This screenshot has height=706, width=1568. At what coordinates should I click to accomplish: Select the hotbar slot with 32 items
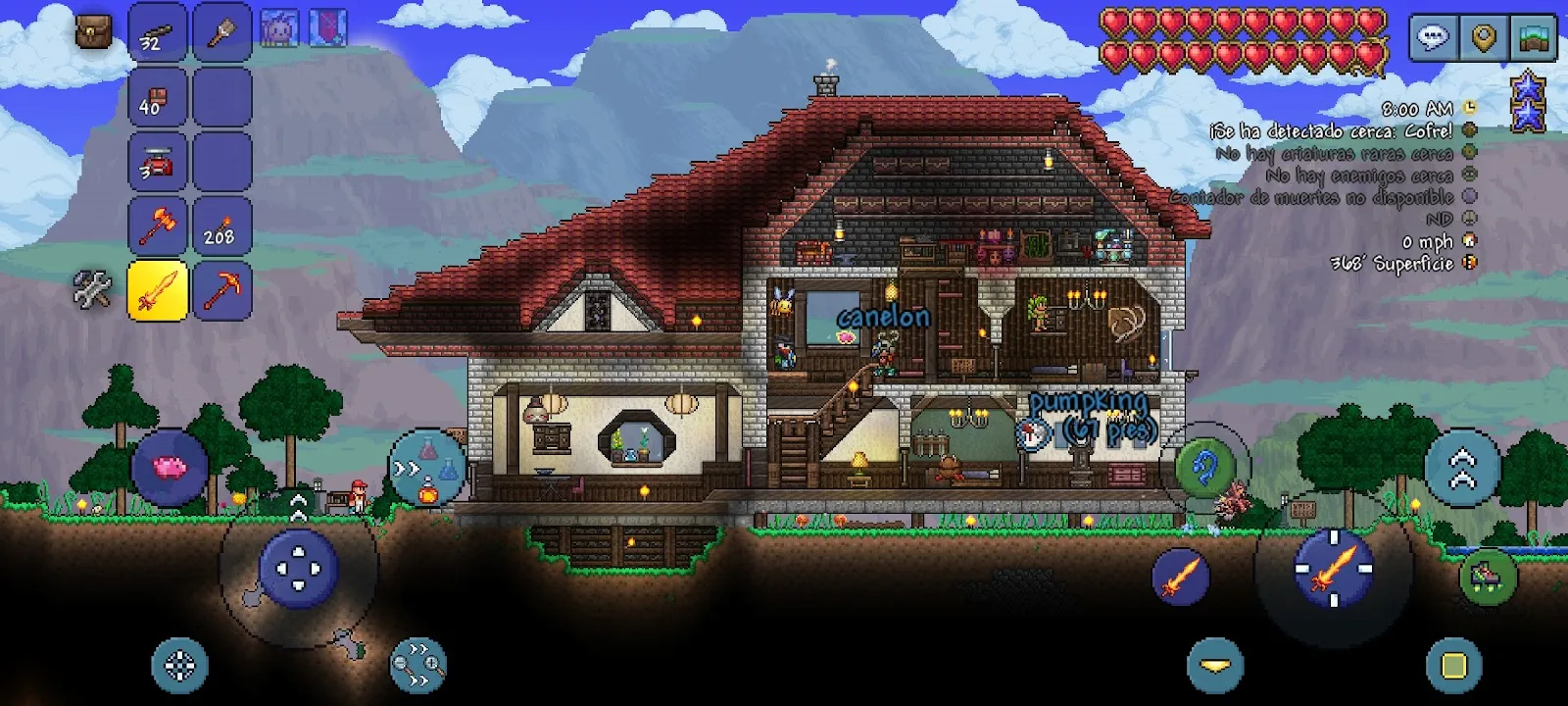click(157, 34)
